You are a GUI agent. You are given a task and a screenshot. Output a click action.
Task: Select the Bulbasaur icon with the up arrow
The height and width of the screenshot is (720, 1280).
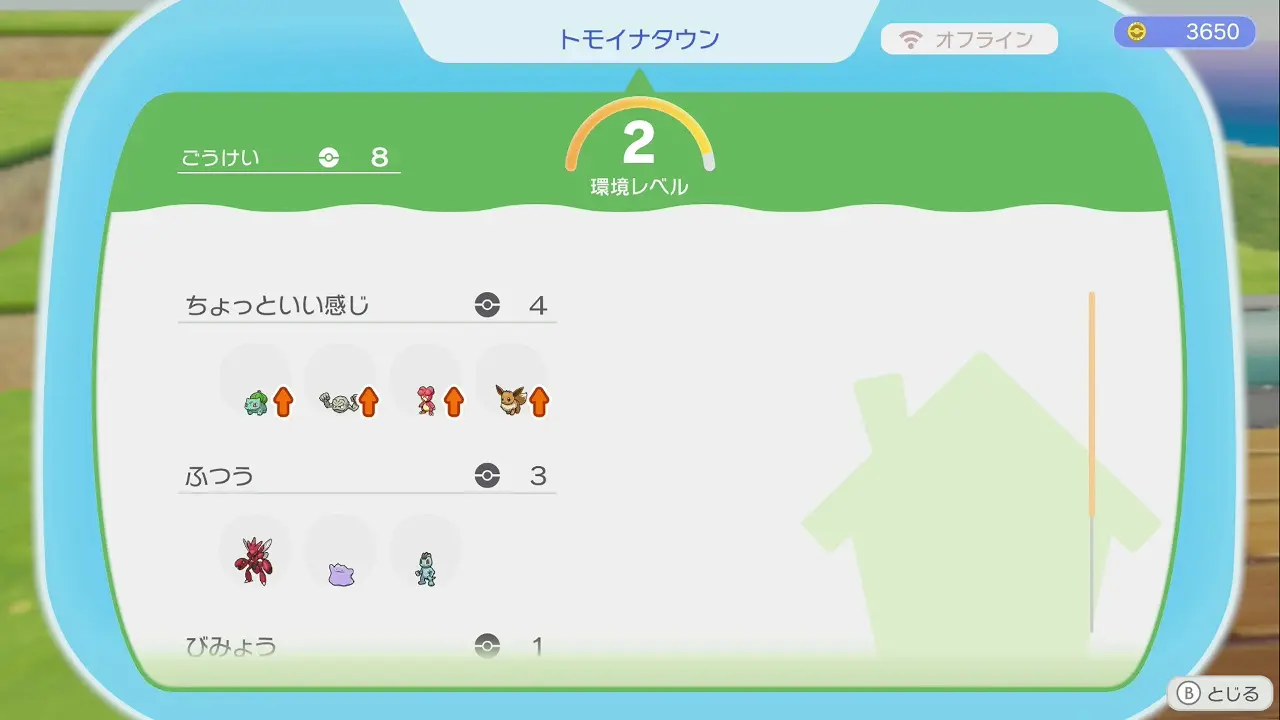(x=255, y=398)
